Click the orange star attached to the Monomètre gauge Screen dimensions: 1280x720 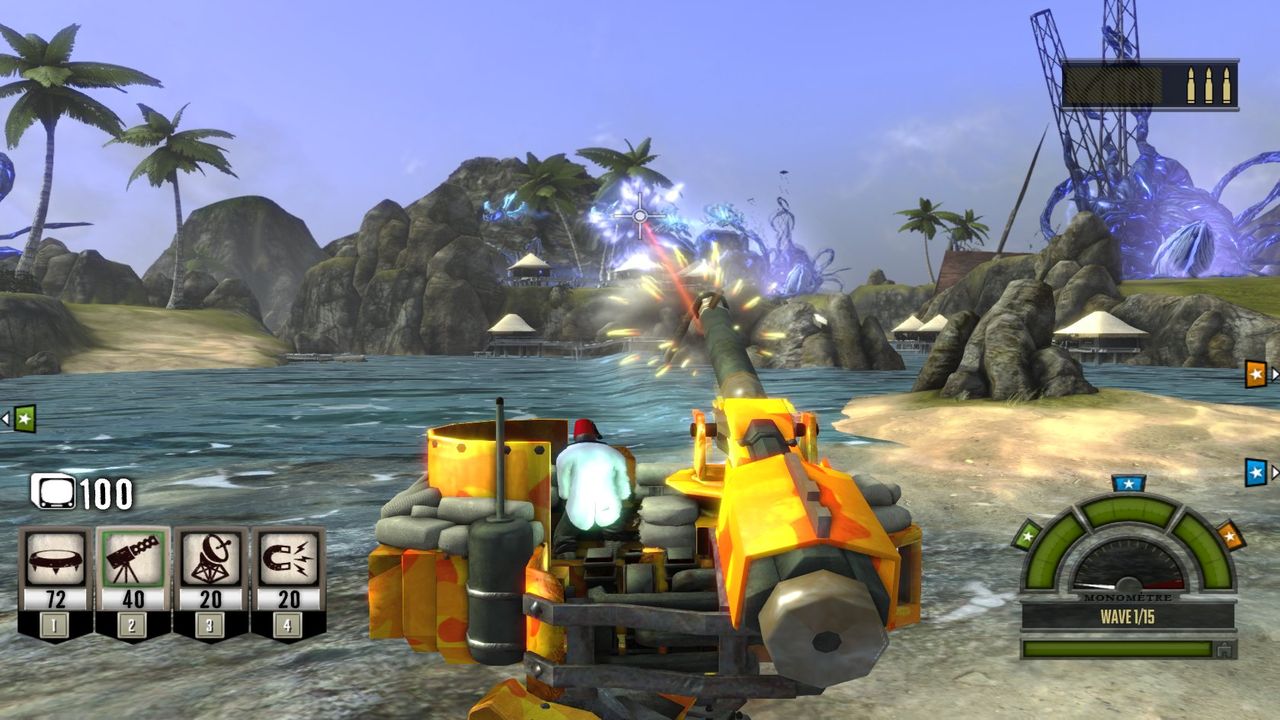[1230, 535]
